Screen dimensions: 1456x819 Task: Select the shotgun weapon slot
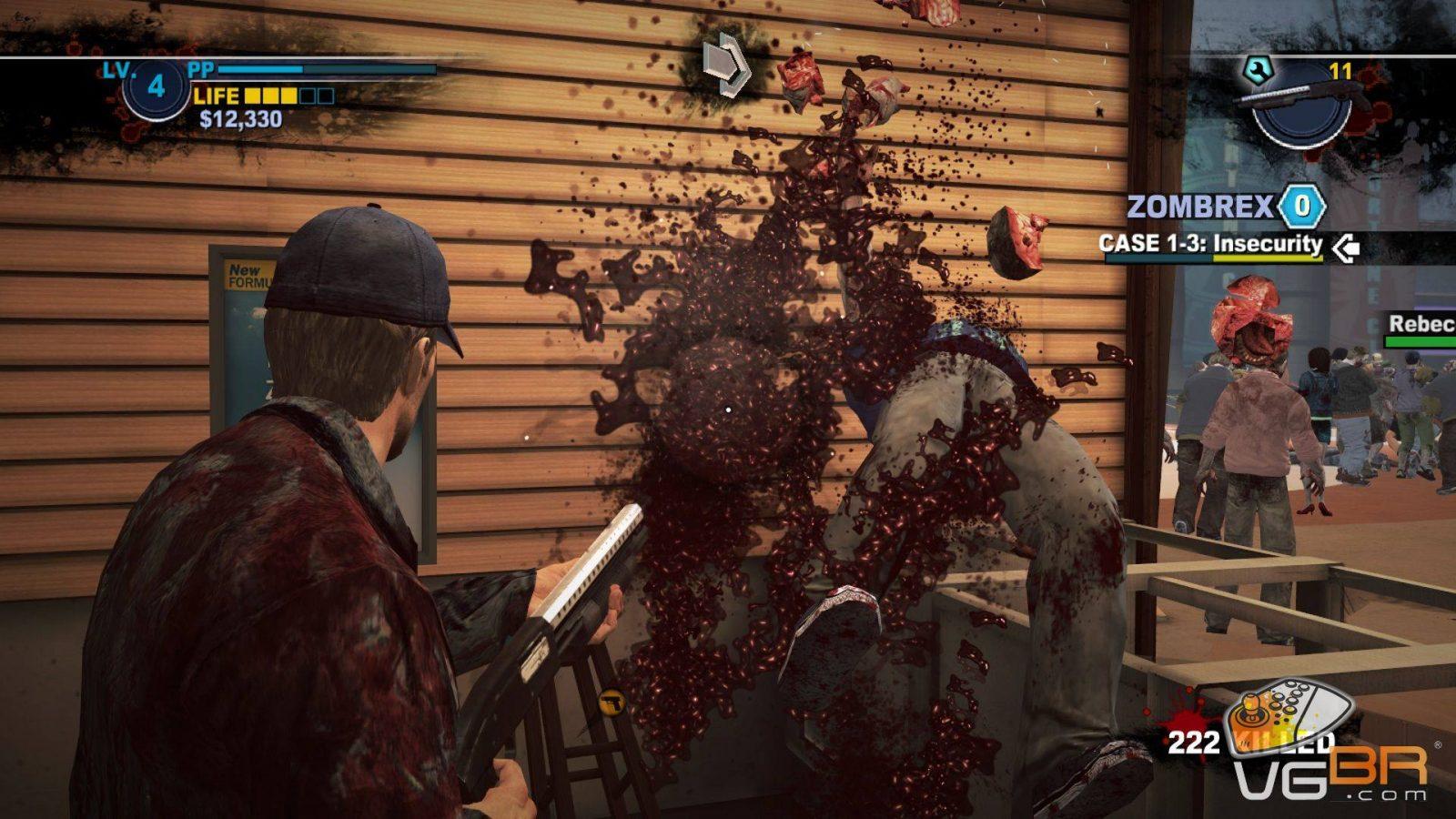[1299, 100]
